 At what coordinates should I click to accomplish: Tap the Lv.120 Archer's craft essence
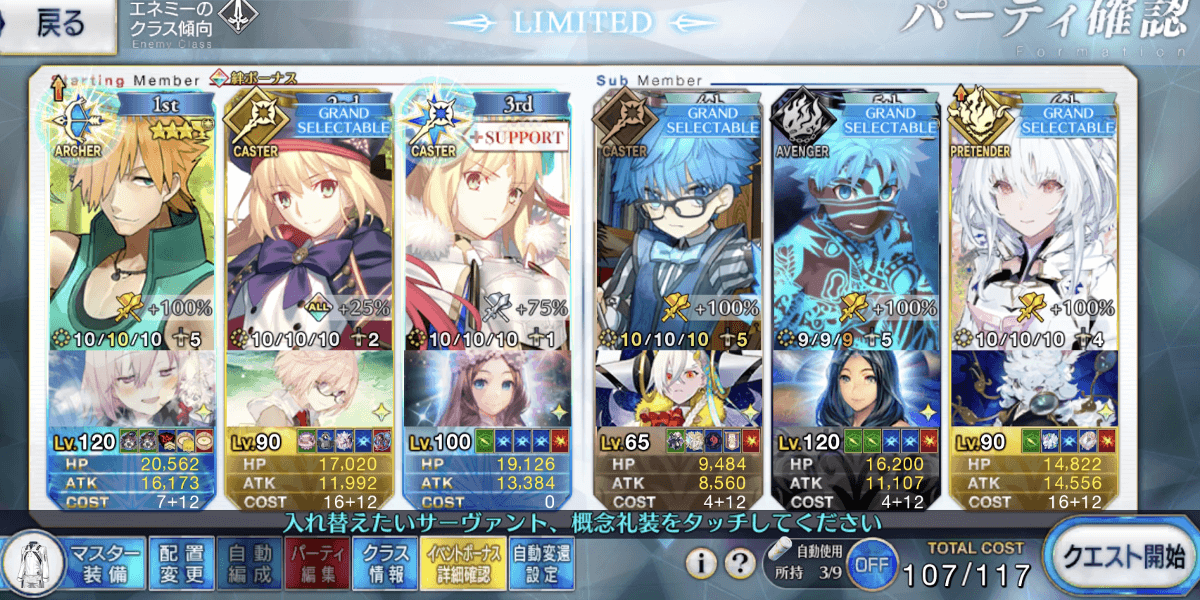pos(130,390)
